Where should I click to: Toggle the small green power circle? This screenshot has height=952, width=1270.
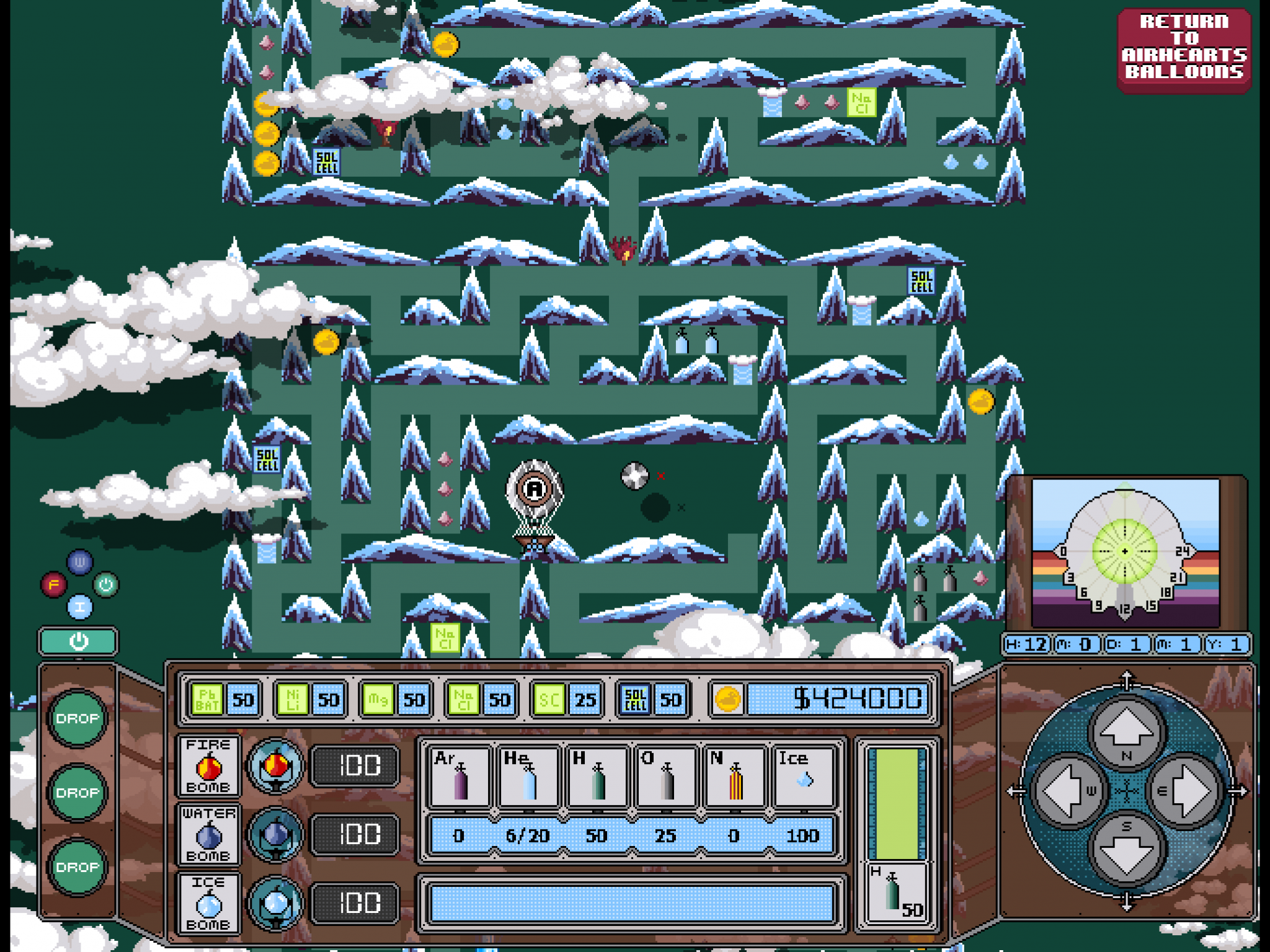pyautogui.click(x=105, y=584)
